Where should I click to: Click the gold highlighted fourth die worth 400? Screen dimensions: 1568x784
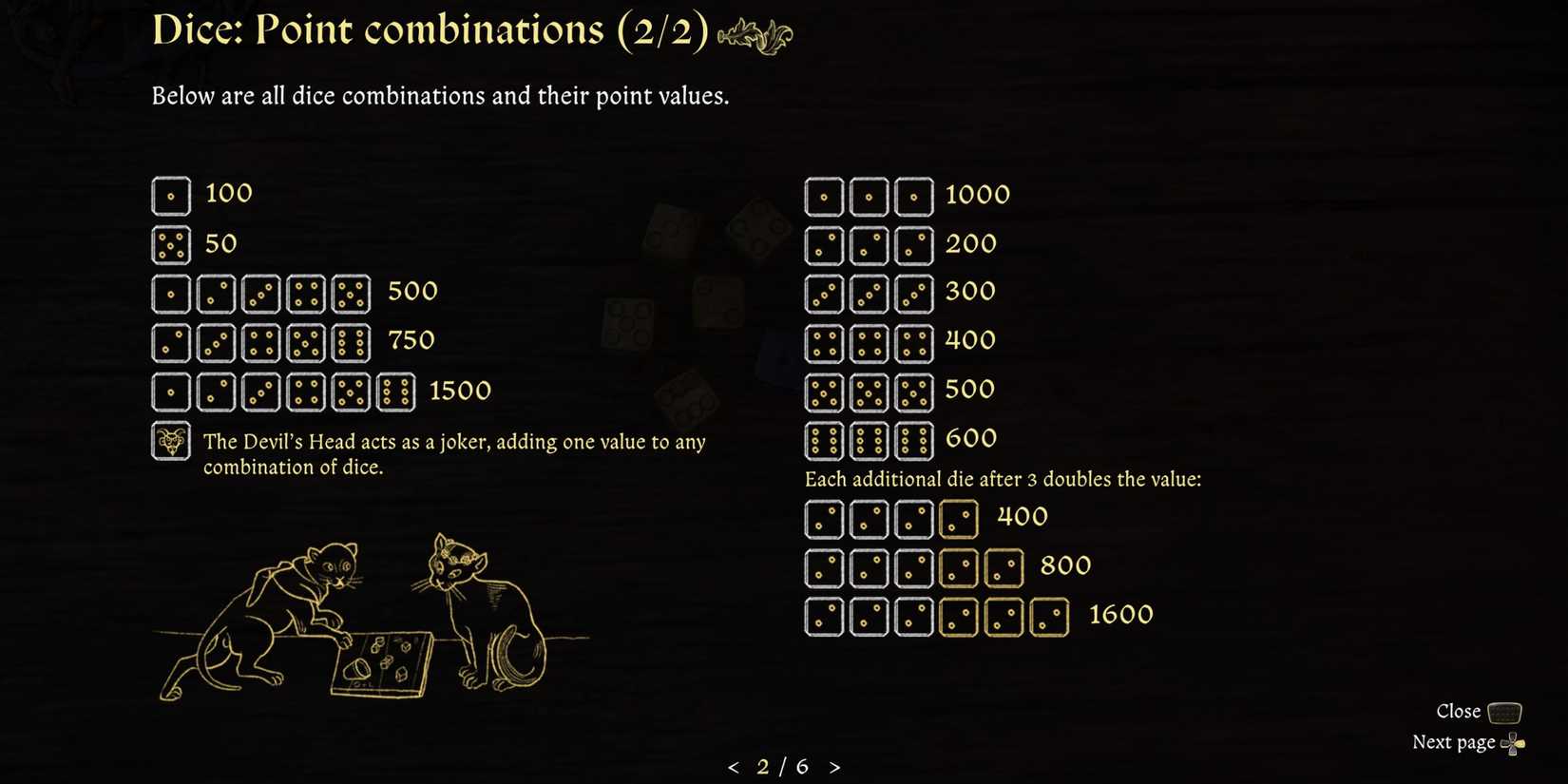pos(959,518)
